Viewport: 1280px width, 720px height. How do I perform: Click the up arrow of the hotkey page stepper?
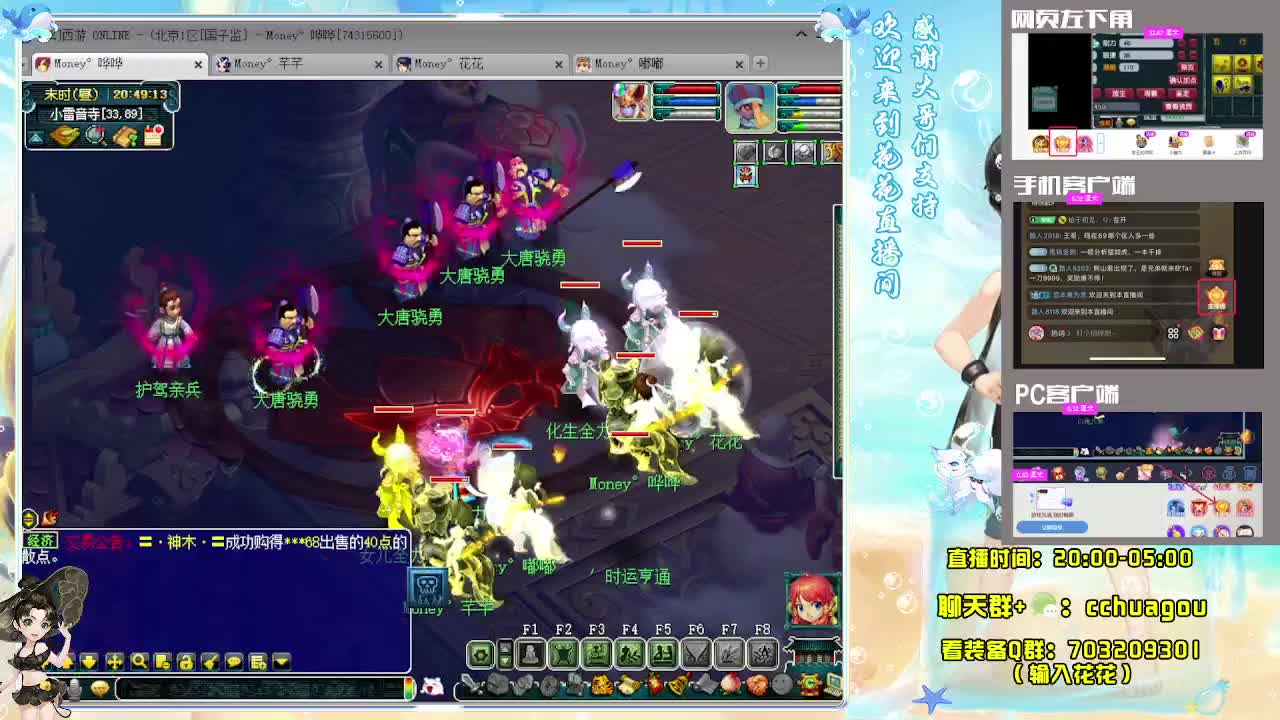506,645
